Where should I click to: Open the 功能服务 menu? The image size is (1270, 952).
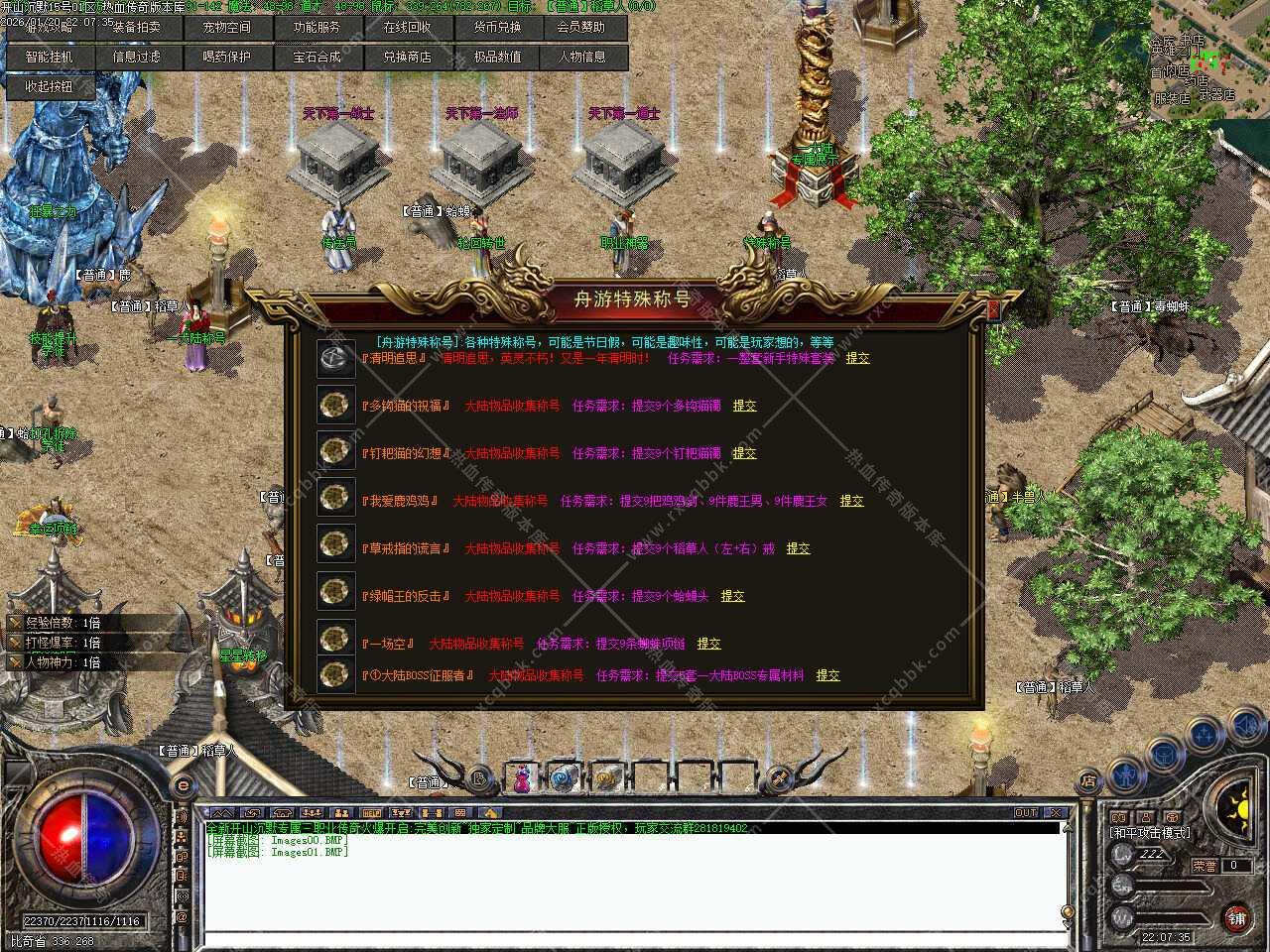[x=317, y=28]
